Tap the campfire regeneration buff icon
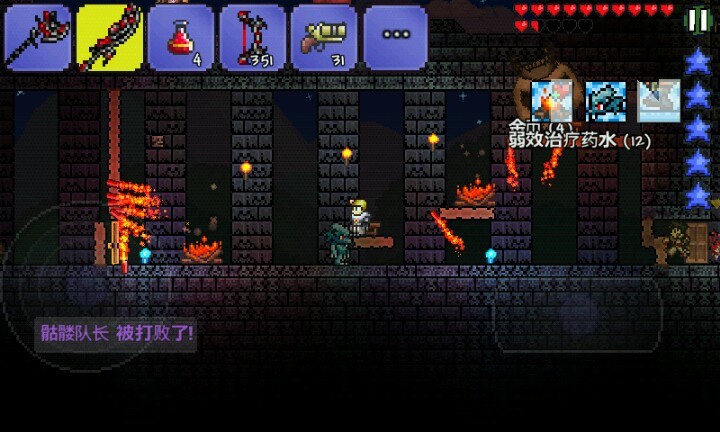720x432 pixels. (x=551, y=101)
